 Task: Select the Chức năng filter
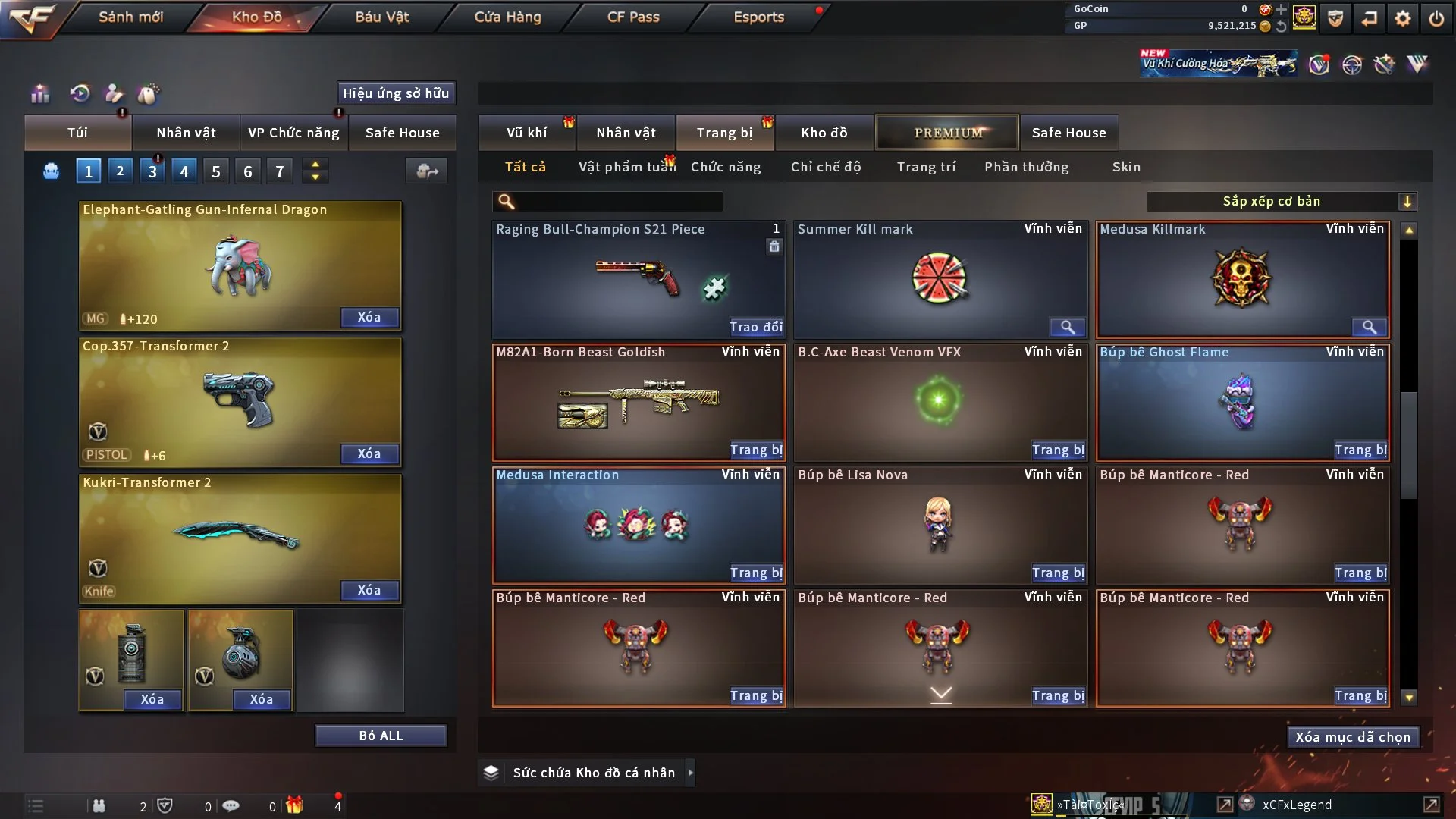tap(725, 167)
